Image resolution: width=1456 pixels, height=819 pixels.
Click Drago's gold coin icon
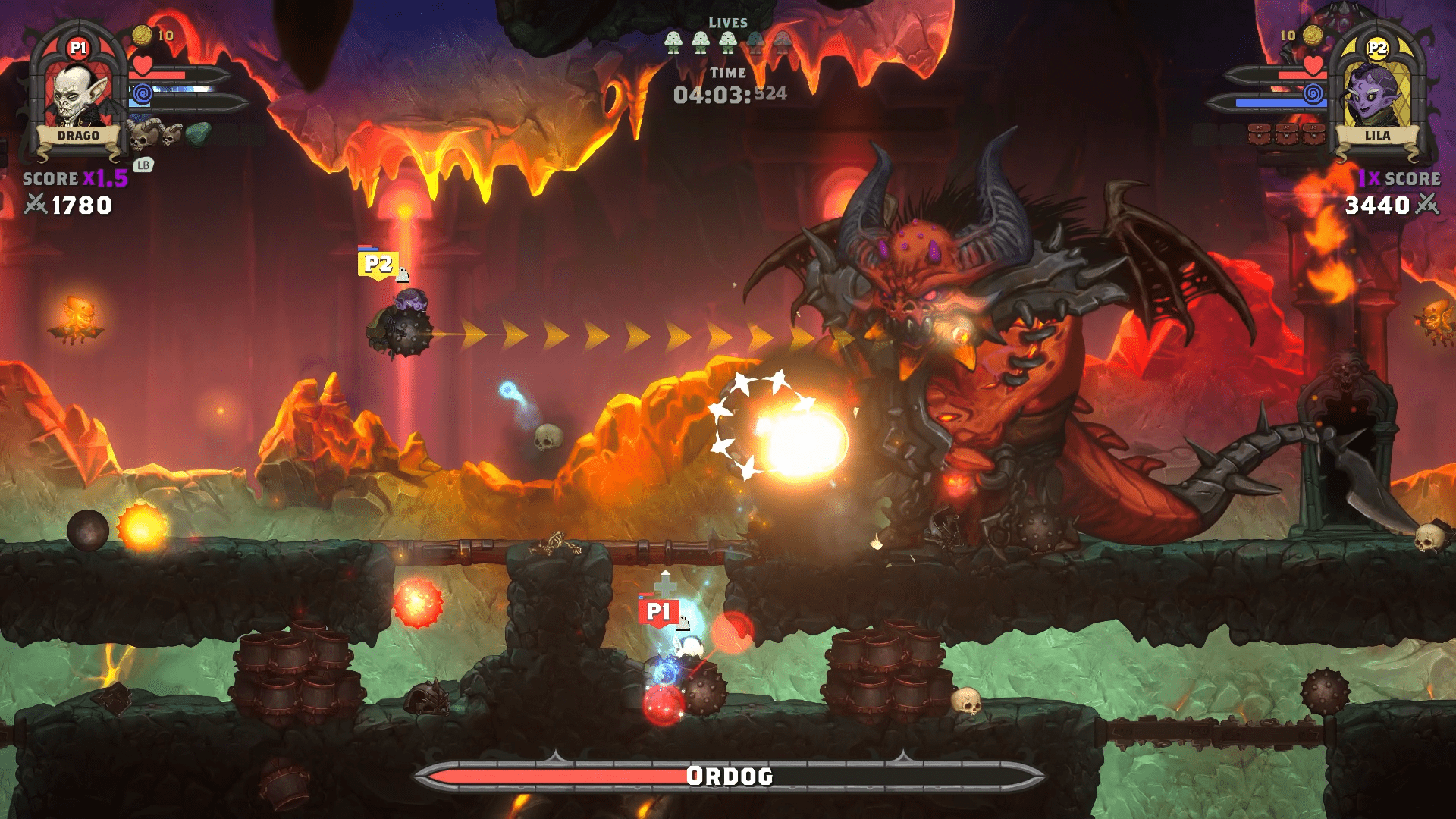[x=142, y=35]
